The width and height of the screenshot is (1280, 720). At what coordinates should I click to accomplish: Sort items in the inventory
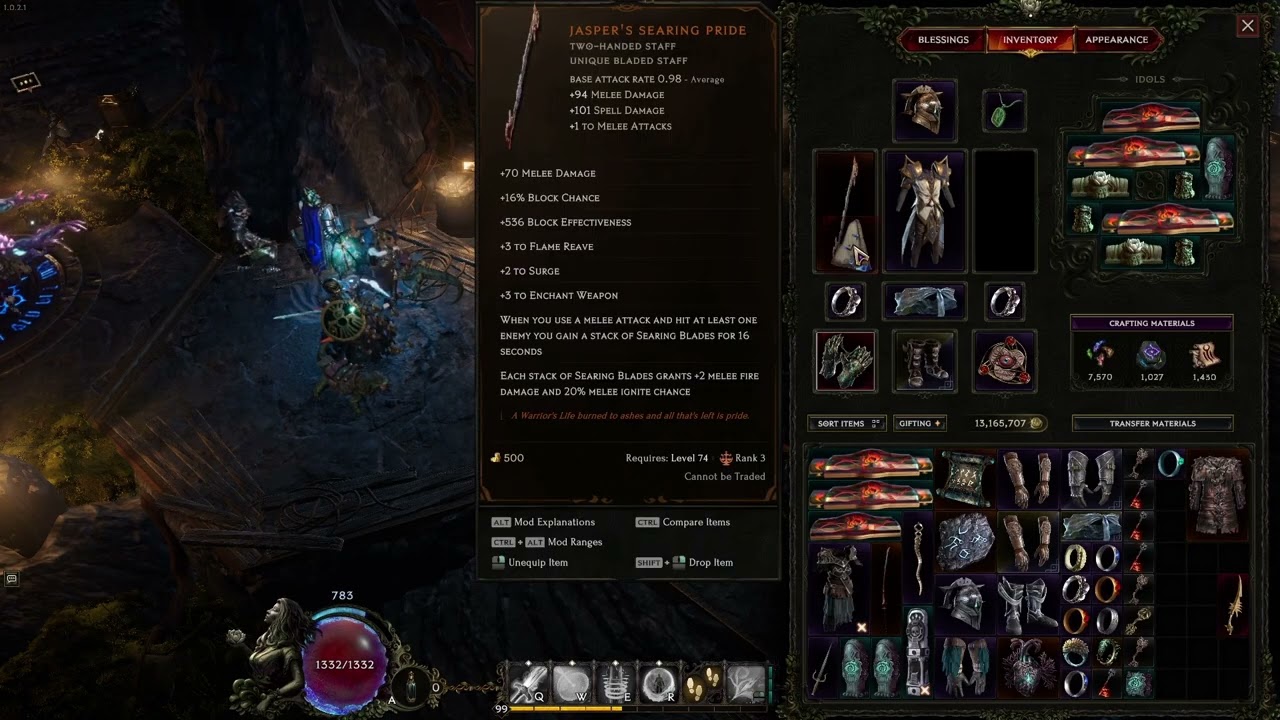coord(846,423)
